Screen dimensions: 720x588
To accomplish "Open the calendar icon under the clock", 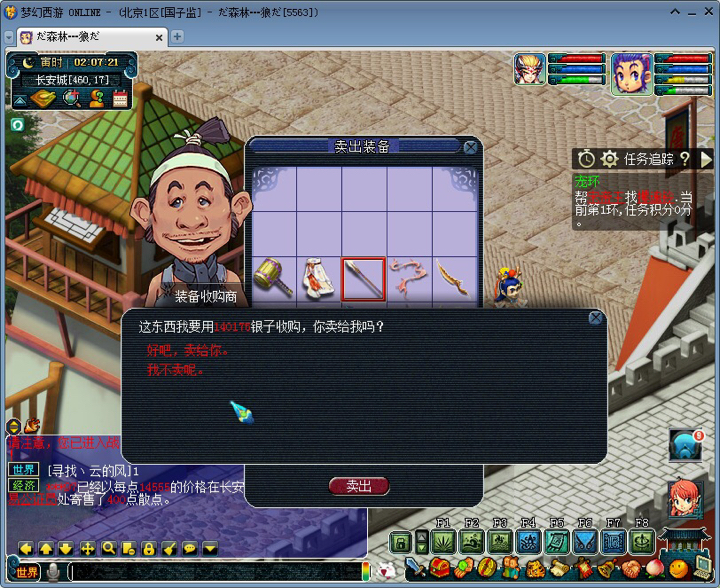I will click(x=120, y=98).
